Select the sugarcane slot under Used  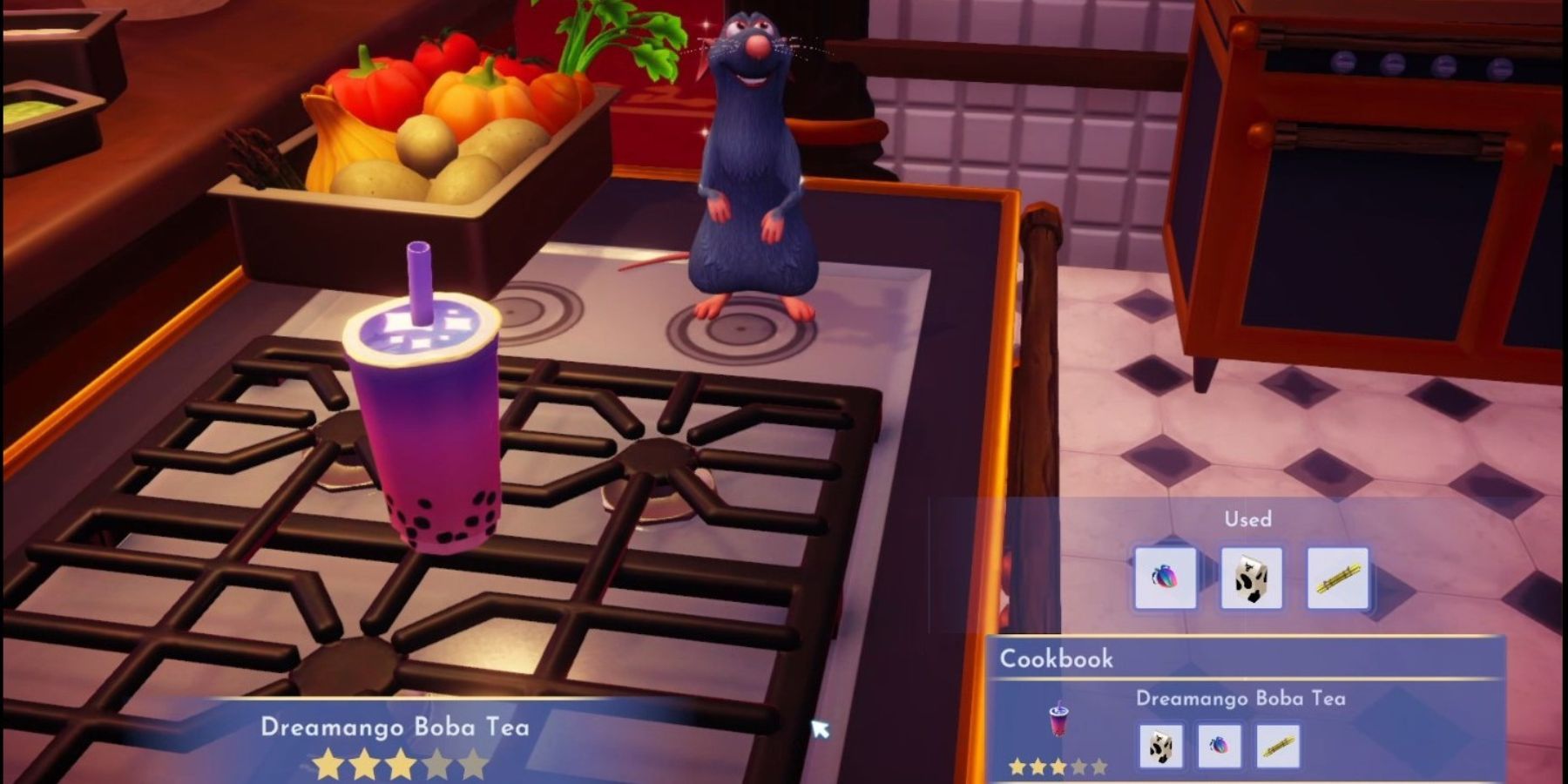point(1337,578)
